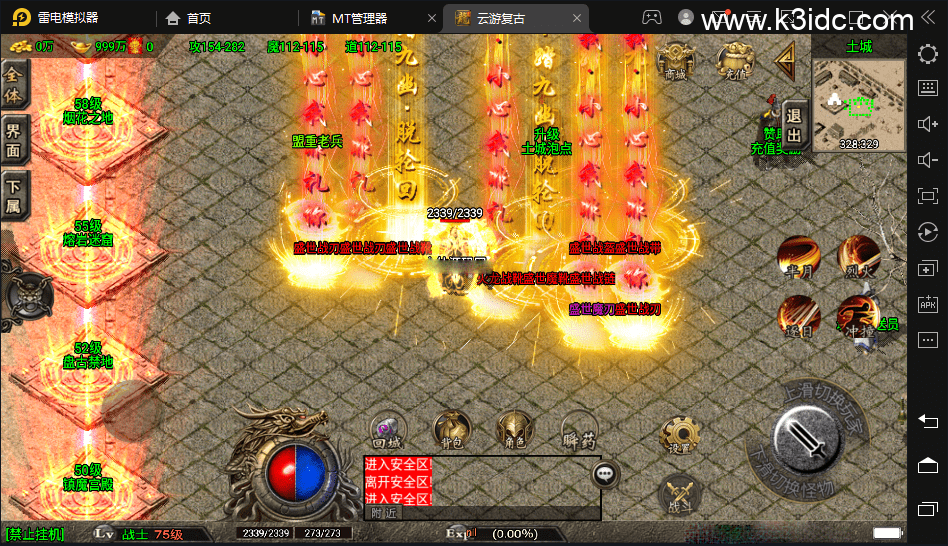Trigger the 冲撞 charge skill
The height and width of the screenshot is (546, 948).
[x=855, y=314]
